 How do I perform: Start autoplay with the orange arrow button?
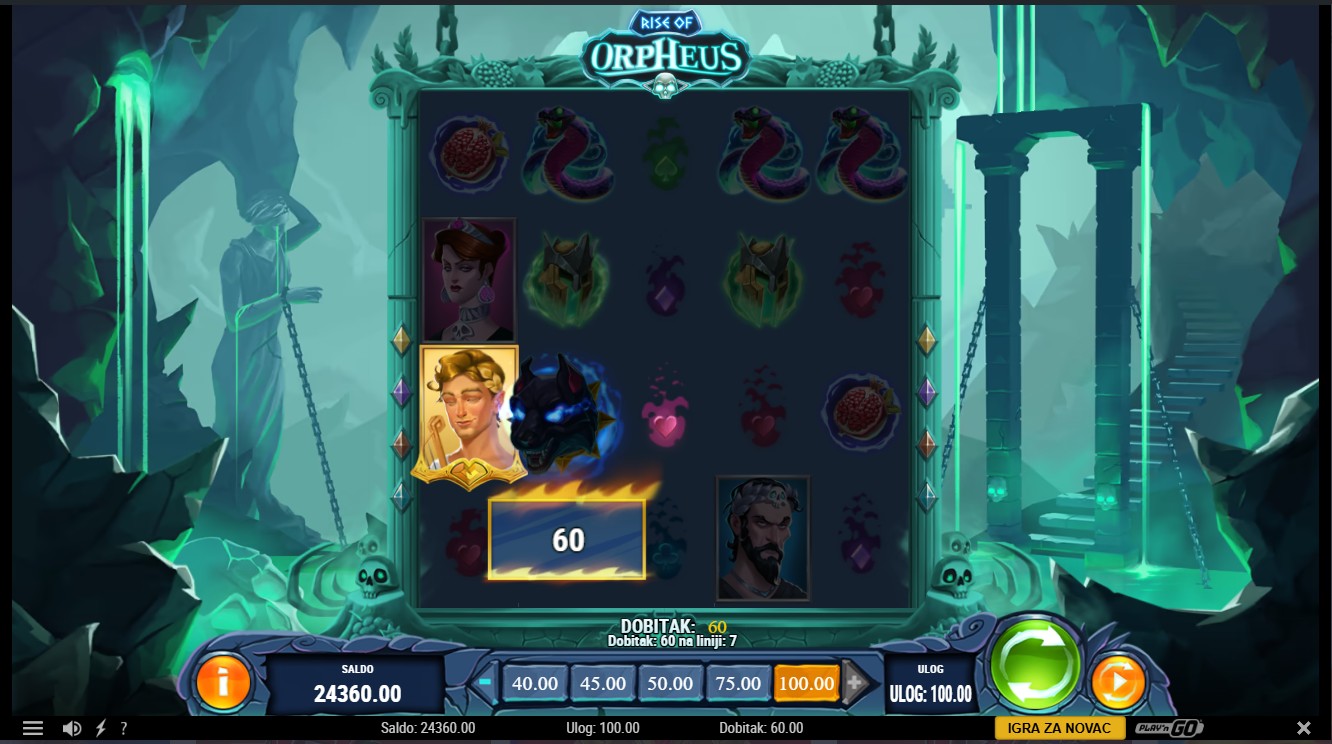pos(1117,682)
